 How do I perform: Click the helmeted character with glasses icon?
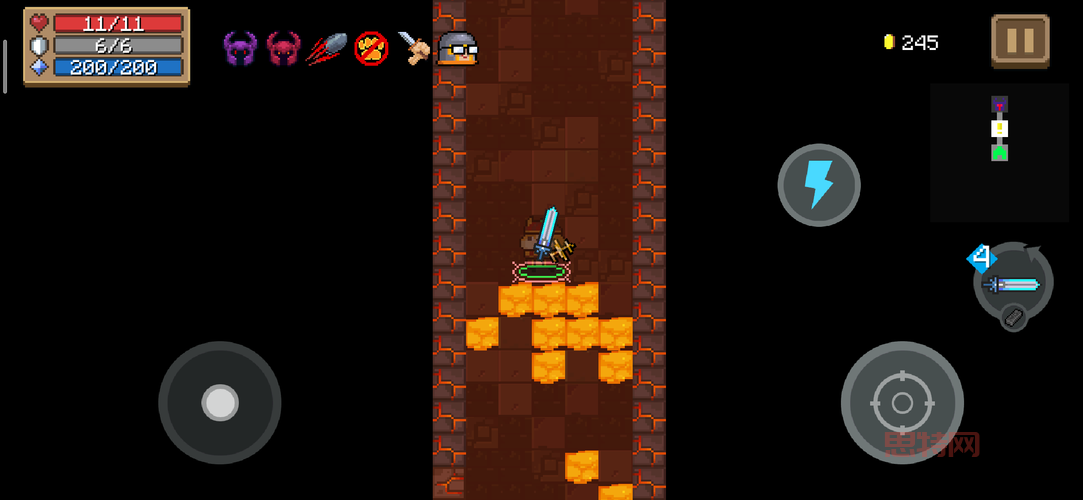point(458,47)
